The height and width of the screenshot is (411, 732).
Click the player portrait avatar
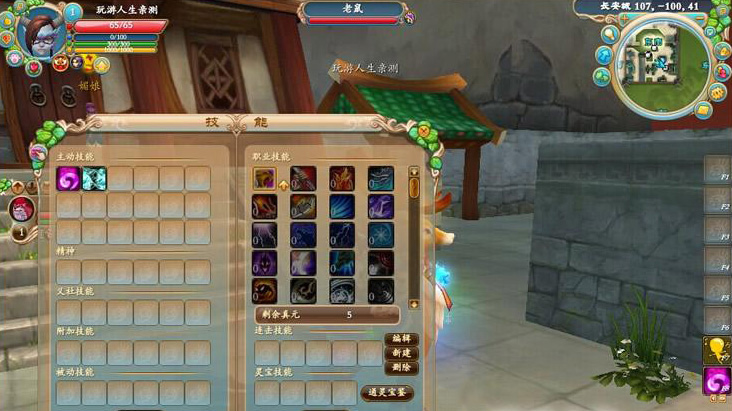point(38,31)
